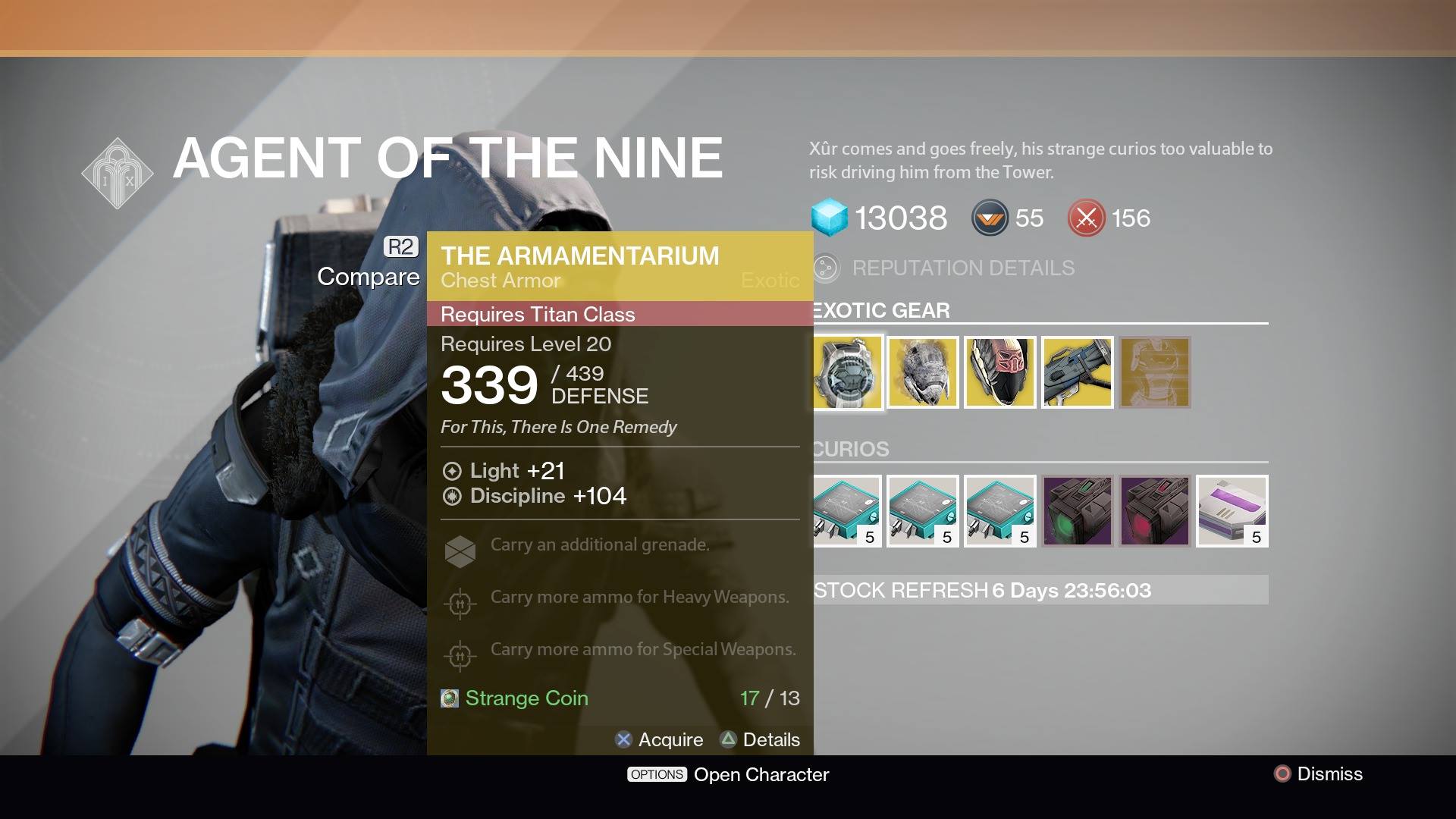
Task: Select the purple Special Ammo Synthesis curio
Action: pos(1154,511)
